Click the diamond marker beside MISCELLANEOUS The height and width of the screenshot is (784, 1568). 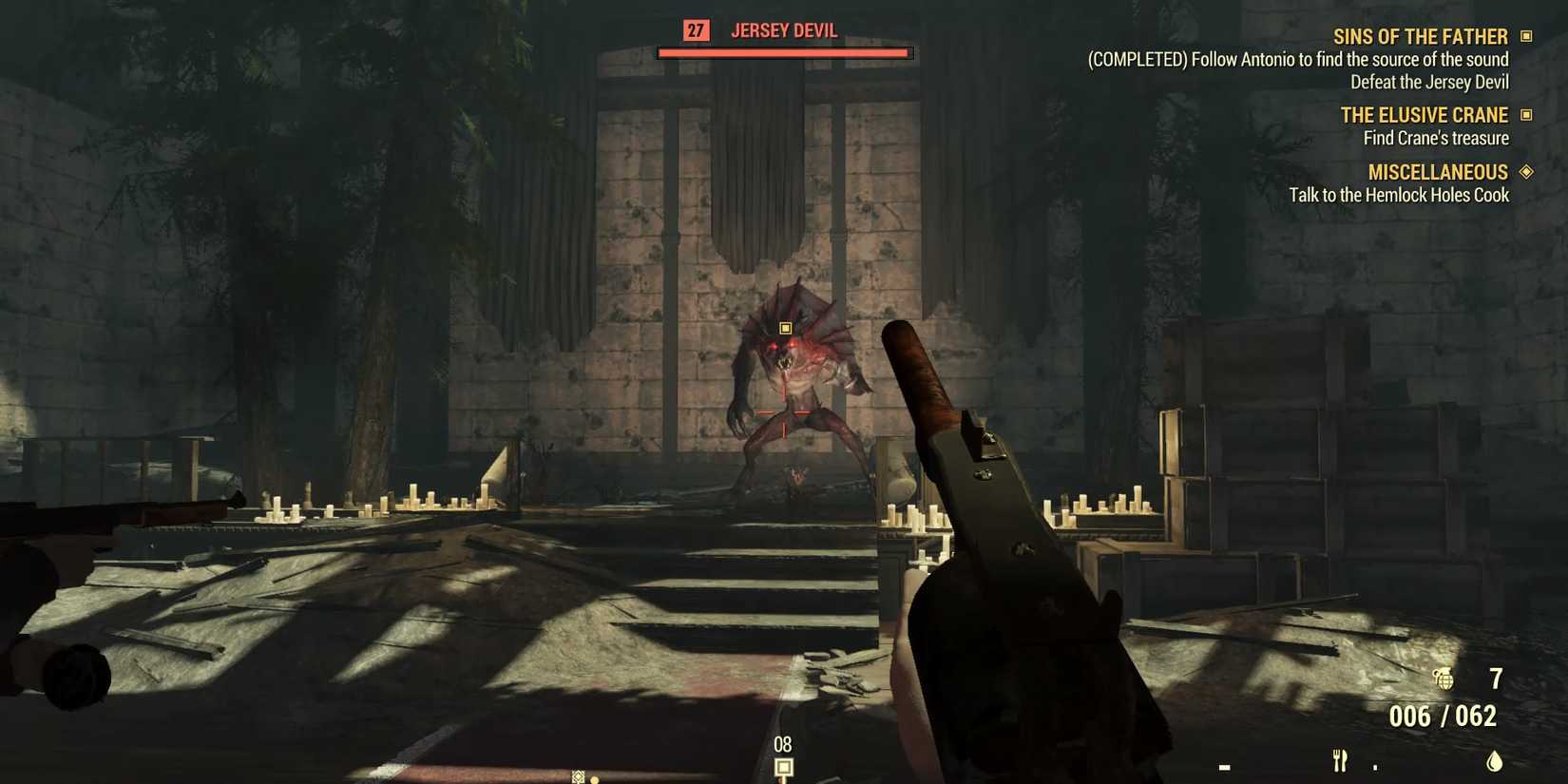(1528, 172)
